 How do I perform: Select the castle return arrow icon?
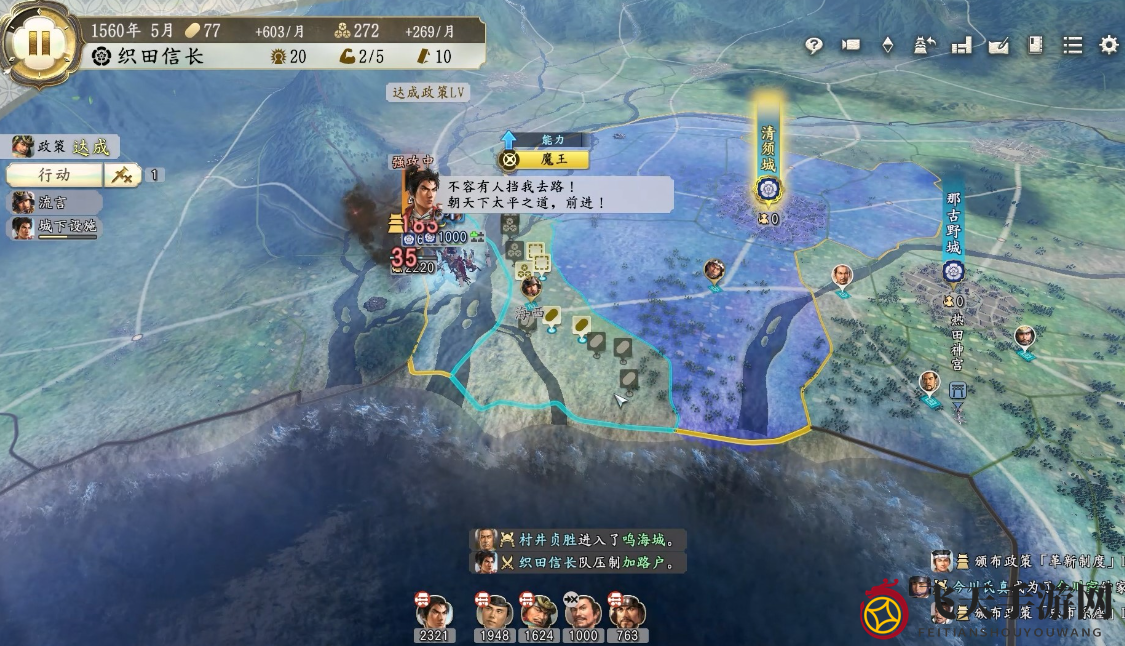click(924, 45)
